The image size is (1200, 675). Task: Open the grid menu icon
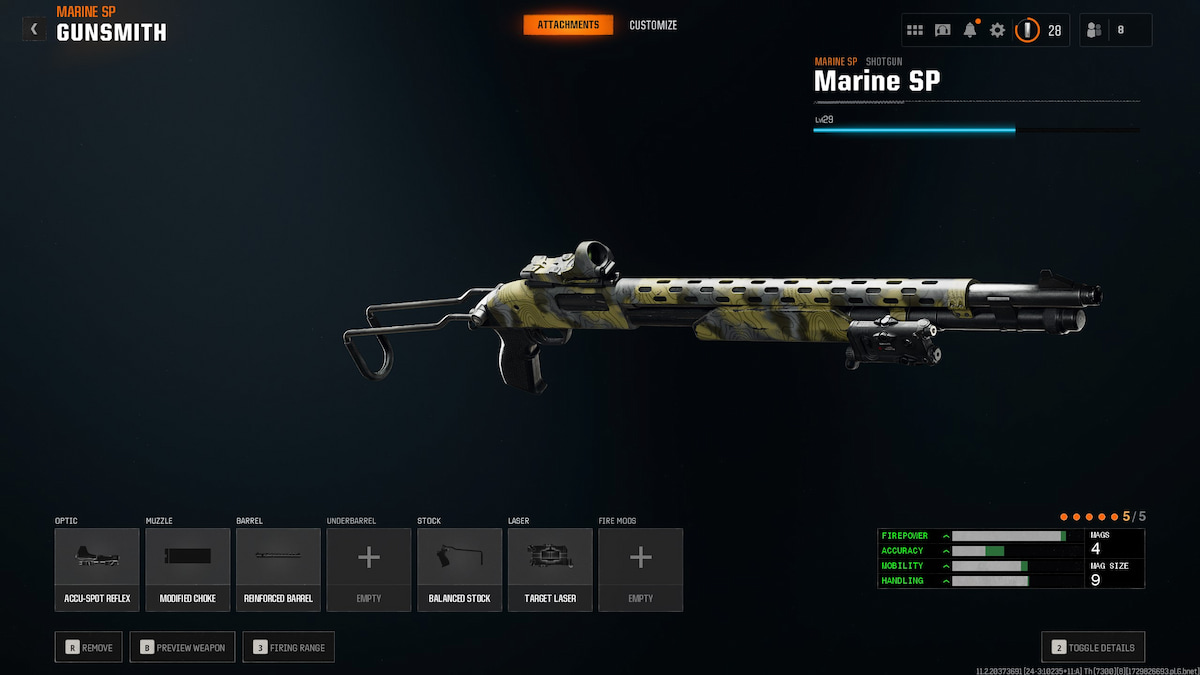915,30
